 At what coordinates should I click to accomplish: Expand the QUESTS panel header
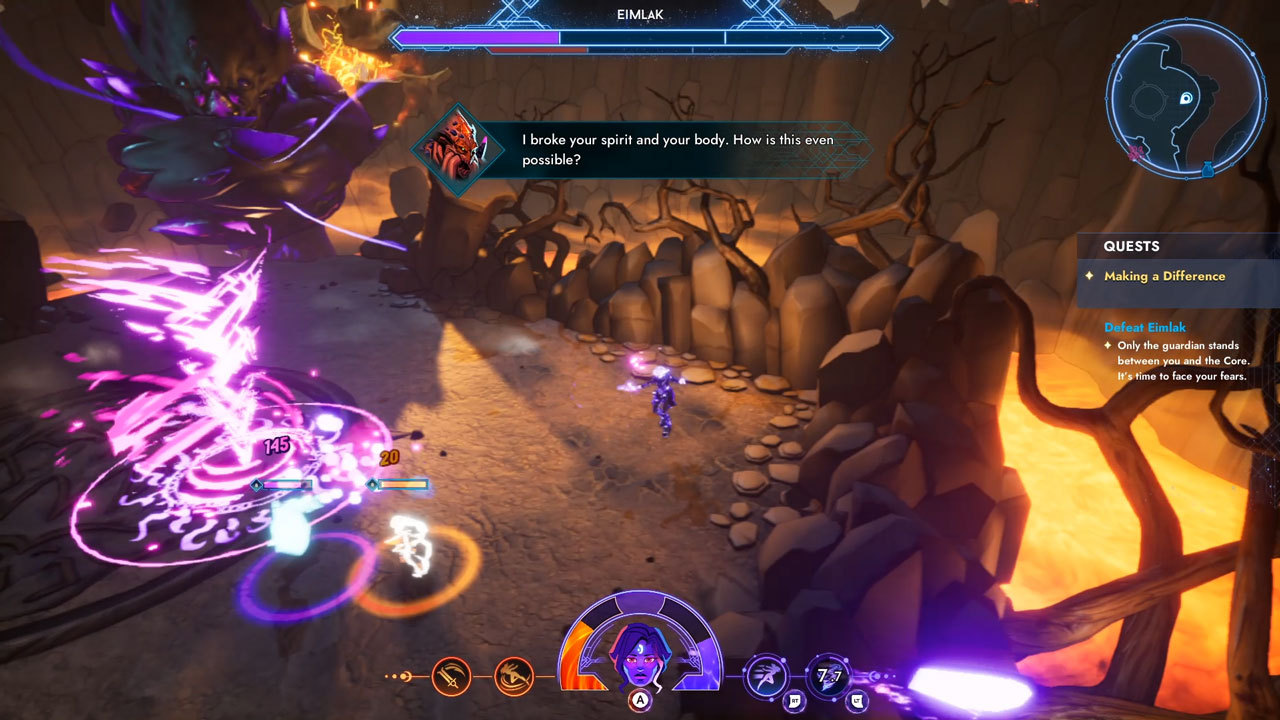1131,246
